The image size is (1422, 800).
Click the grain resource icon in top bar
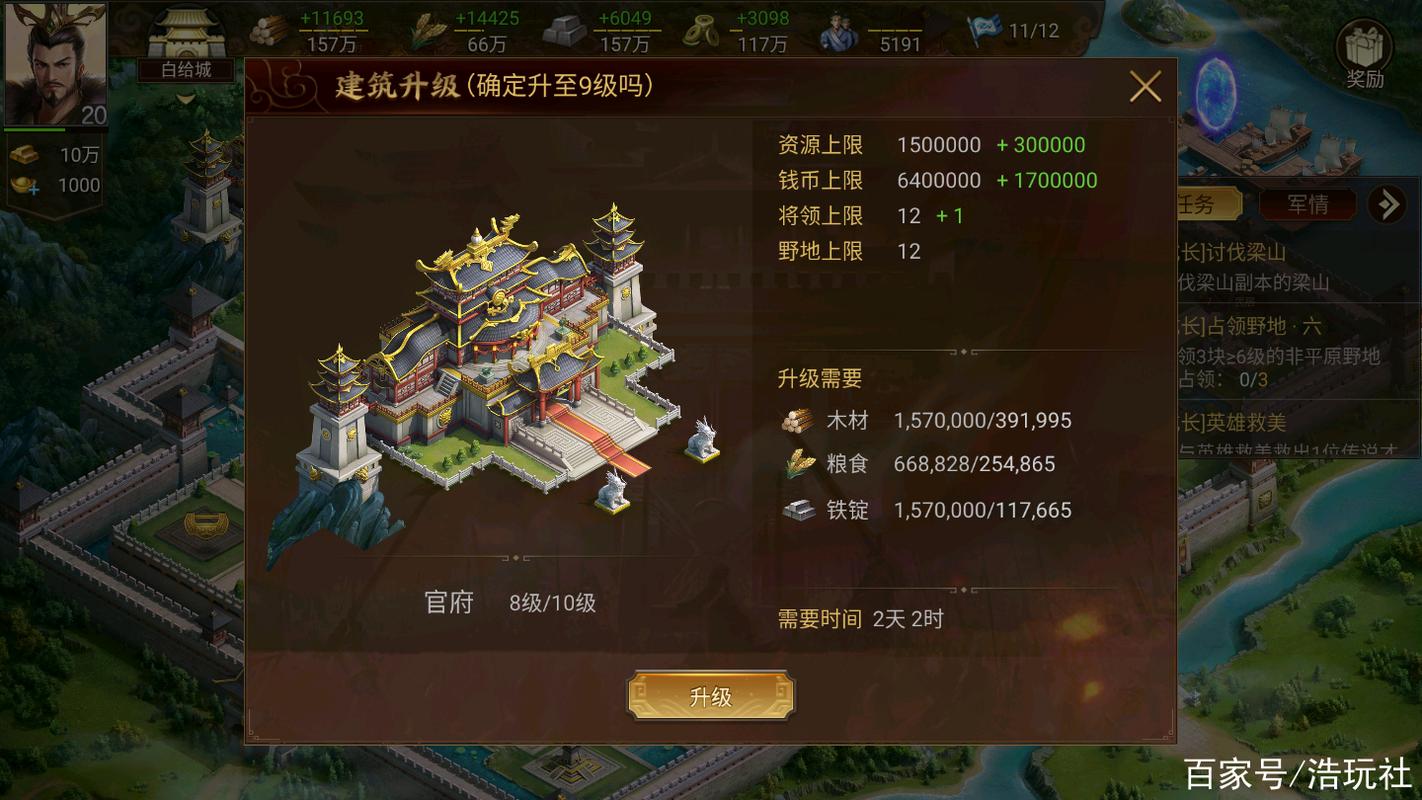coord(426,27)
